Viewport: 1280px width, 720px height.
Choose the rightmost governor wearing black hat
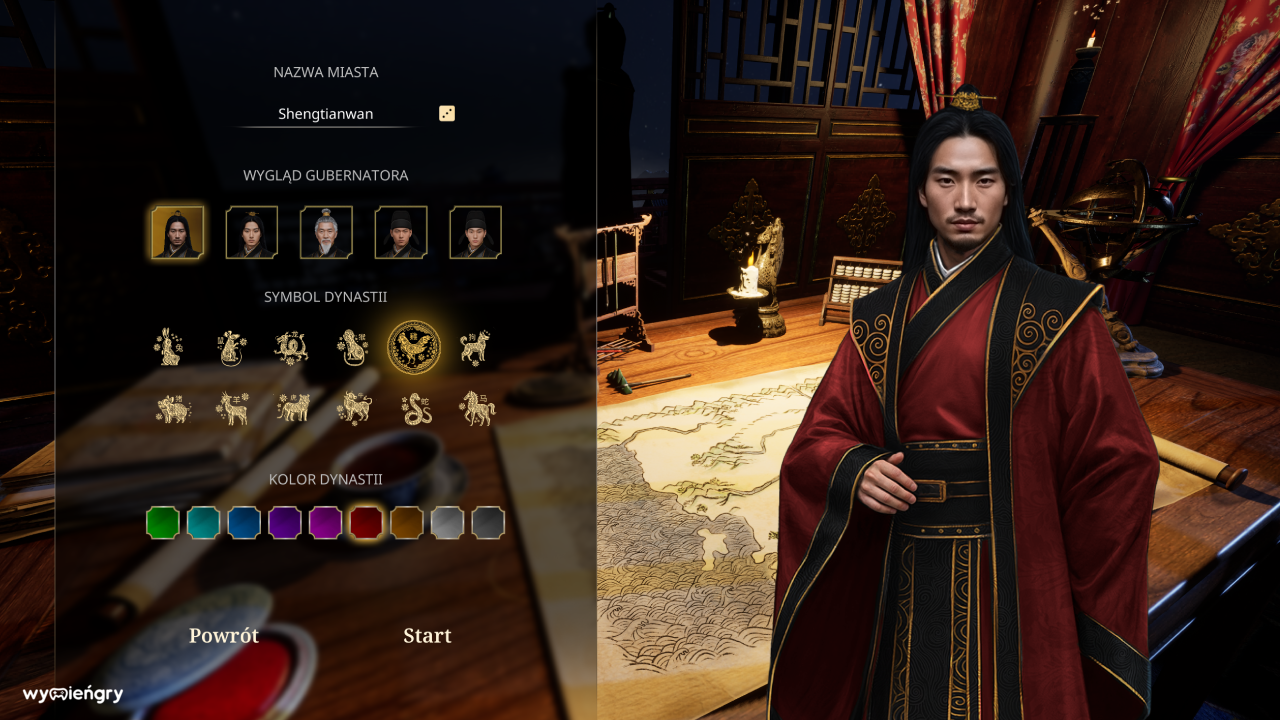click(x=476, y=232)
